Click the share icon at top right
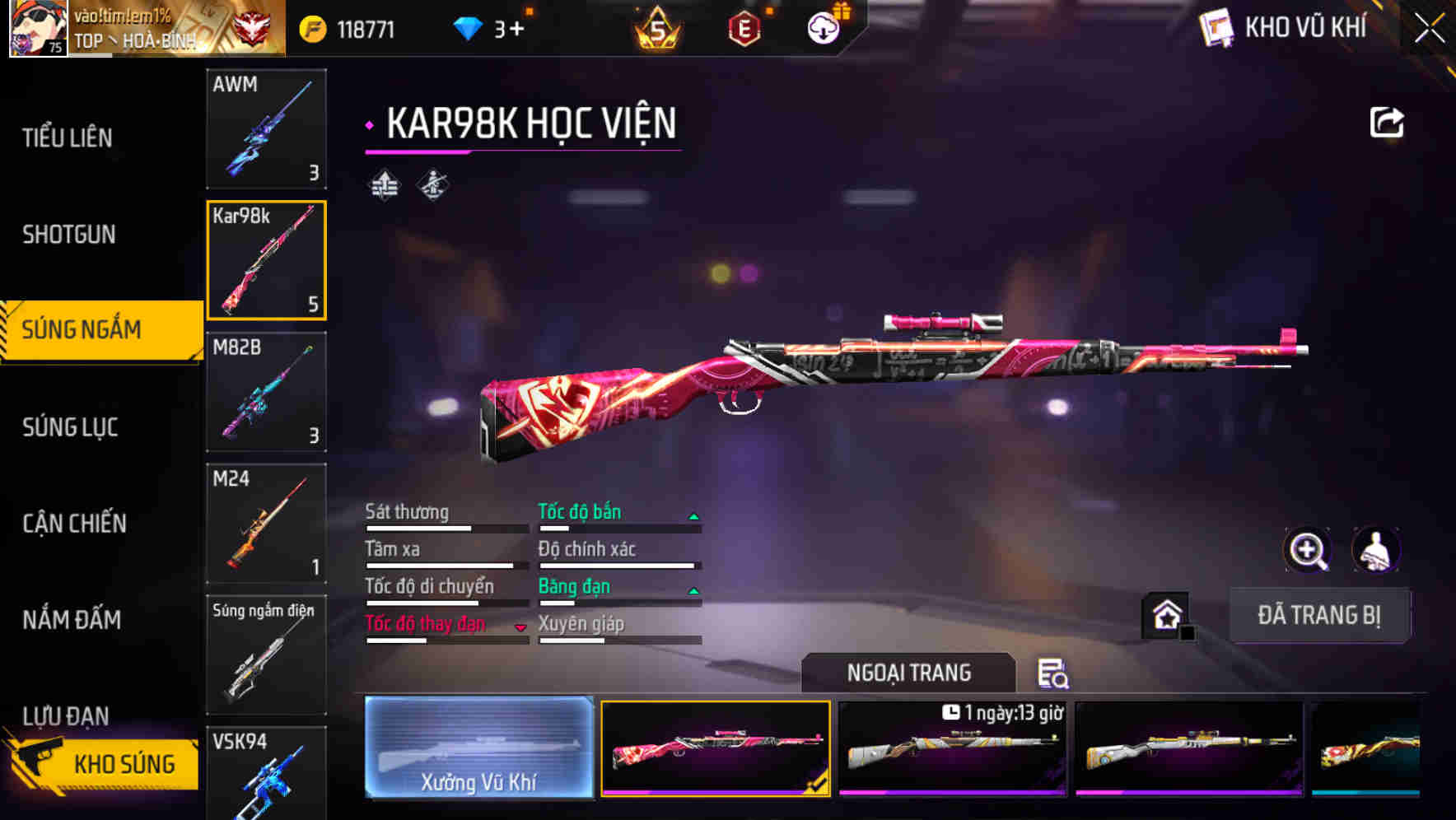The image size is (1456, 820). pos(1388,121)
